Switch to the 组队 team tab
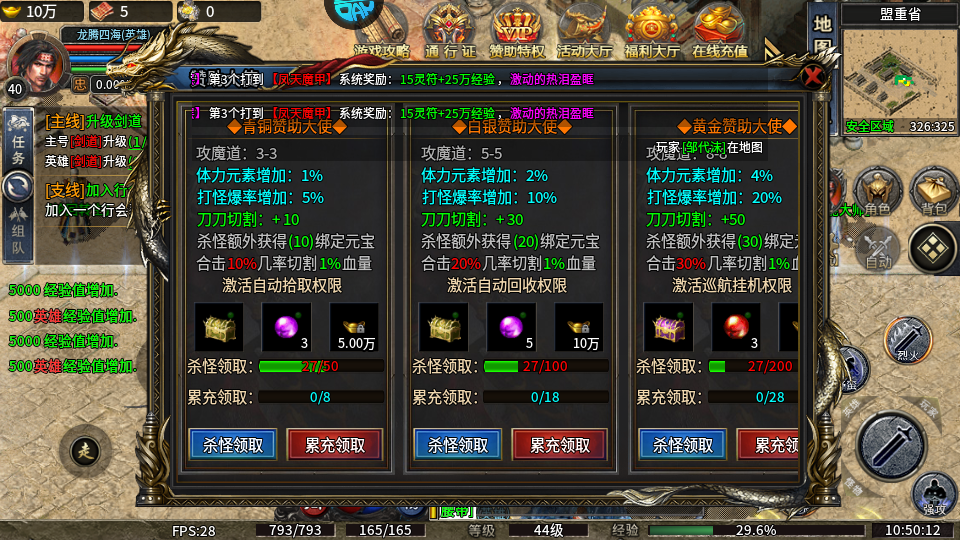 click(18, 230)
